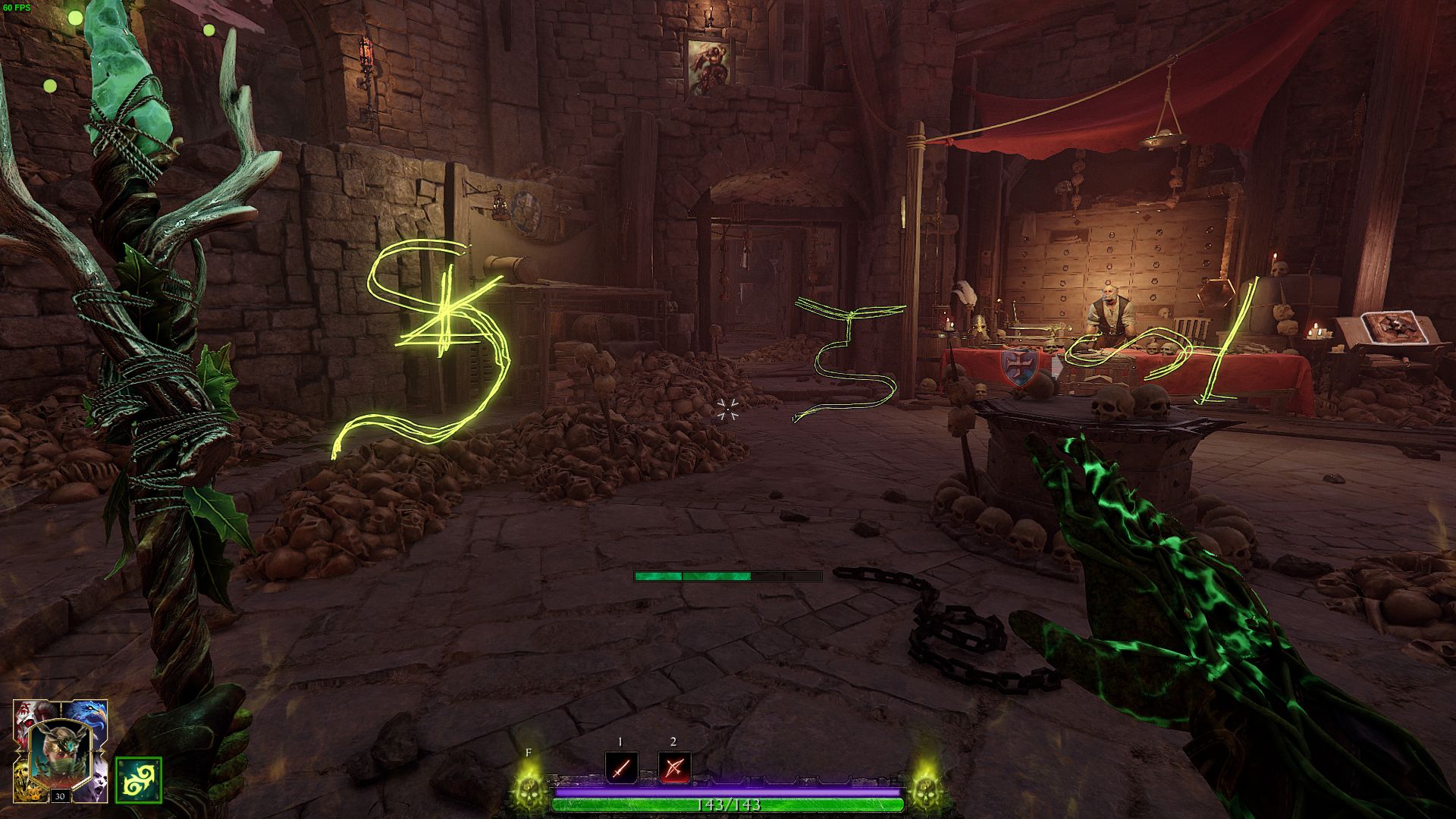Click the framed painting on the stone wall
The width and height of the screenshot is (1456, 819).
(709, 65)
